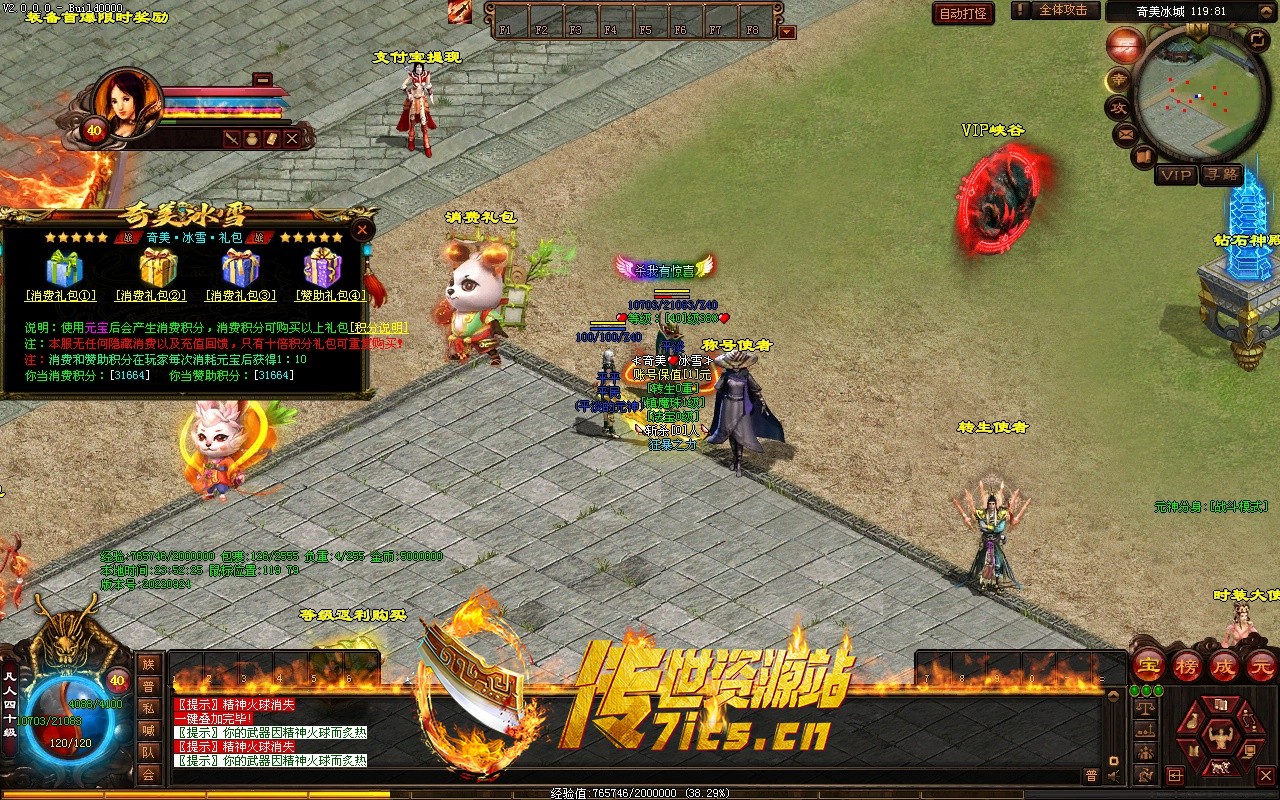The image size is (1280, 800).
Task: Switch chat to the 队 team channel
Action: click(x=148, y=752)
